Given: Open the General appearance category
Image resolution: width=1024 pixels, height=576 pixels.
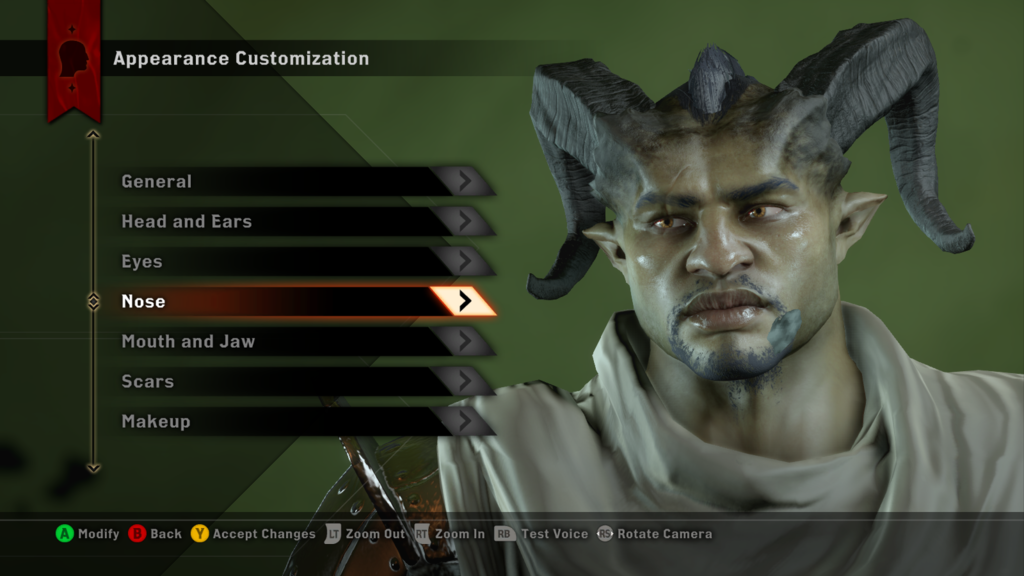Looking at the screenshot, I should (x=300, y=181).
